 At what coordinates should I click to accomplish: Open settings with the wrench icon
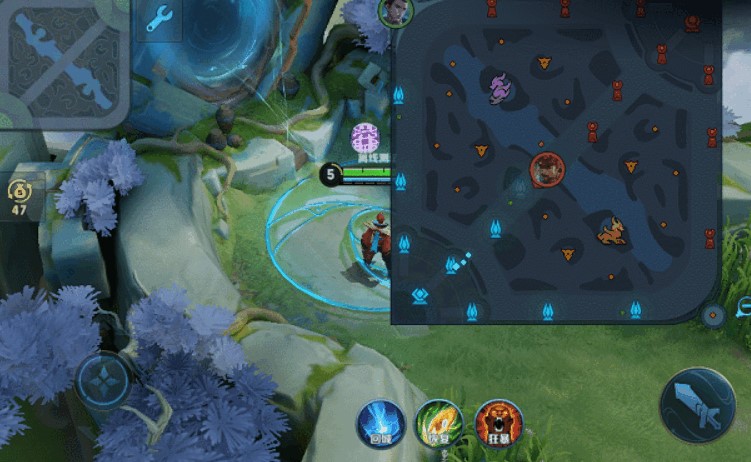pos(159,21)
